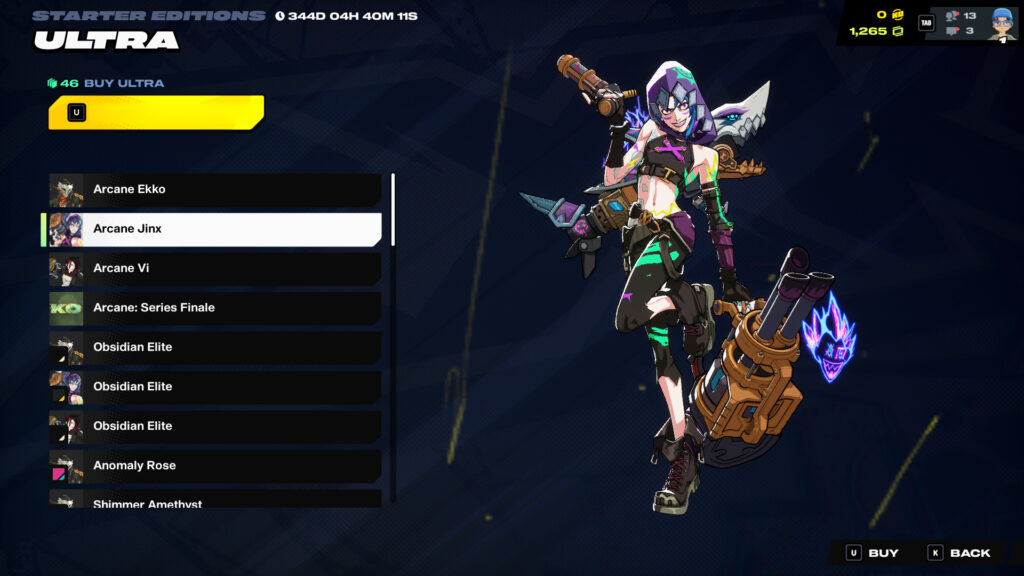Open the player profile avatar
Image resolution: width=1024 pixels, height=576 pixels.
[x=1002, y=22]
